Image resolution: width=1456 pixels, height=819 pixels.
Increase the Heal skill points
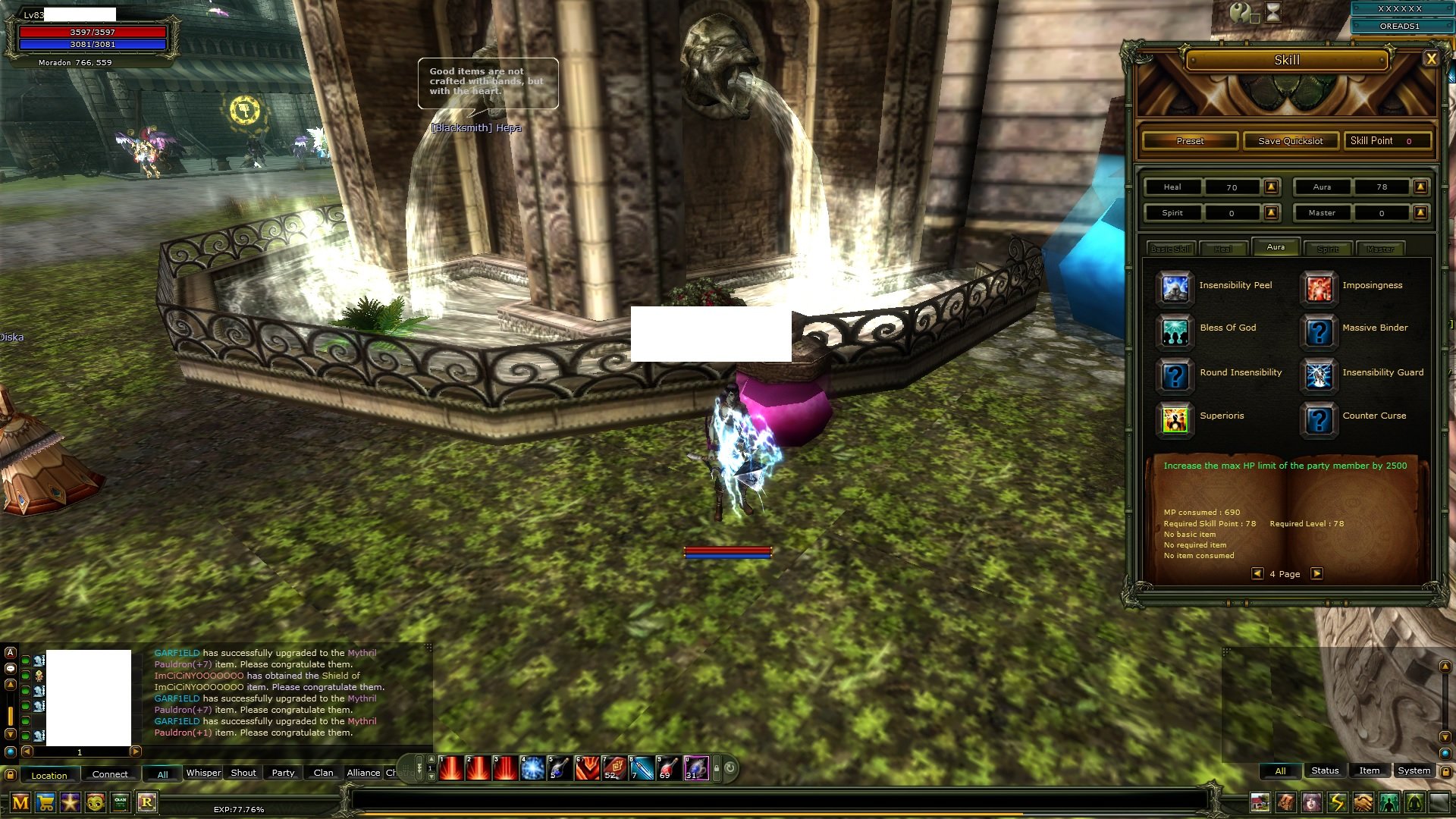tap(1272, 187)
